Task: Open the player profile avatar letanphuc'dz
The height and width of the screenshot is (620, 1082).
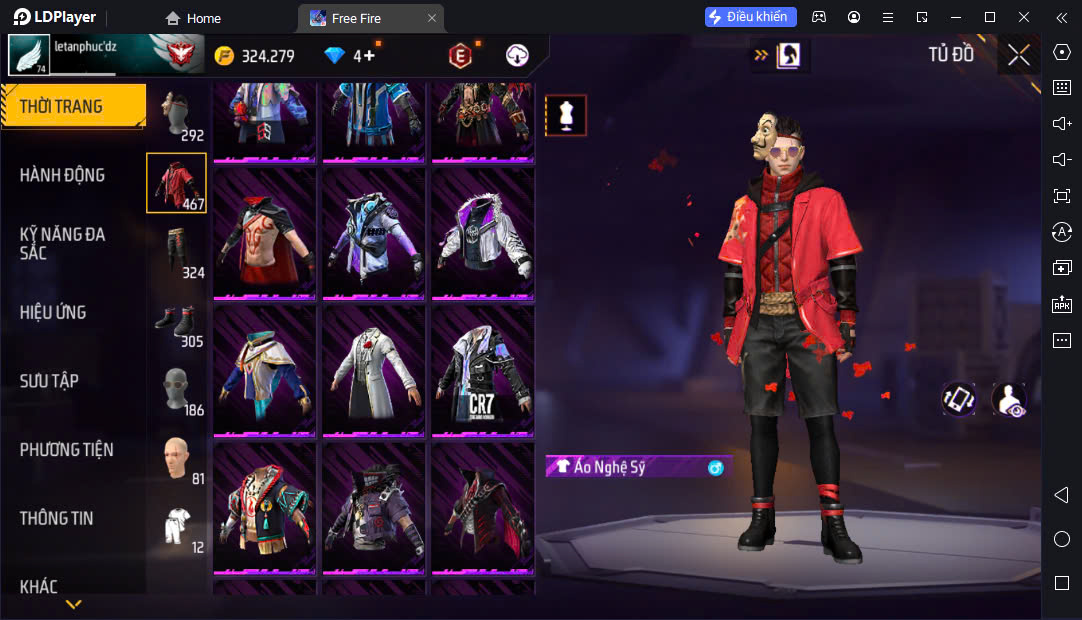Action: (29, 54)
